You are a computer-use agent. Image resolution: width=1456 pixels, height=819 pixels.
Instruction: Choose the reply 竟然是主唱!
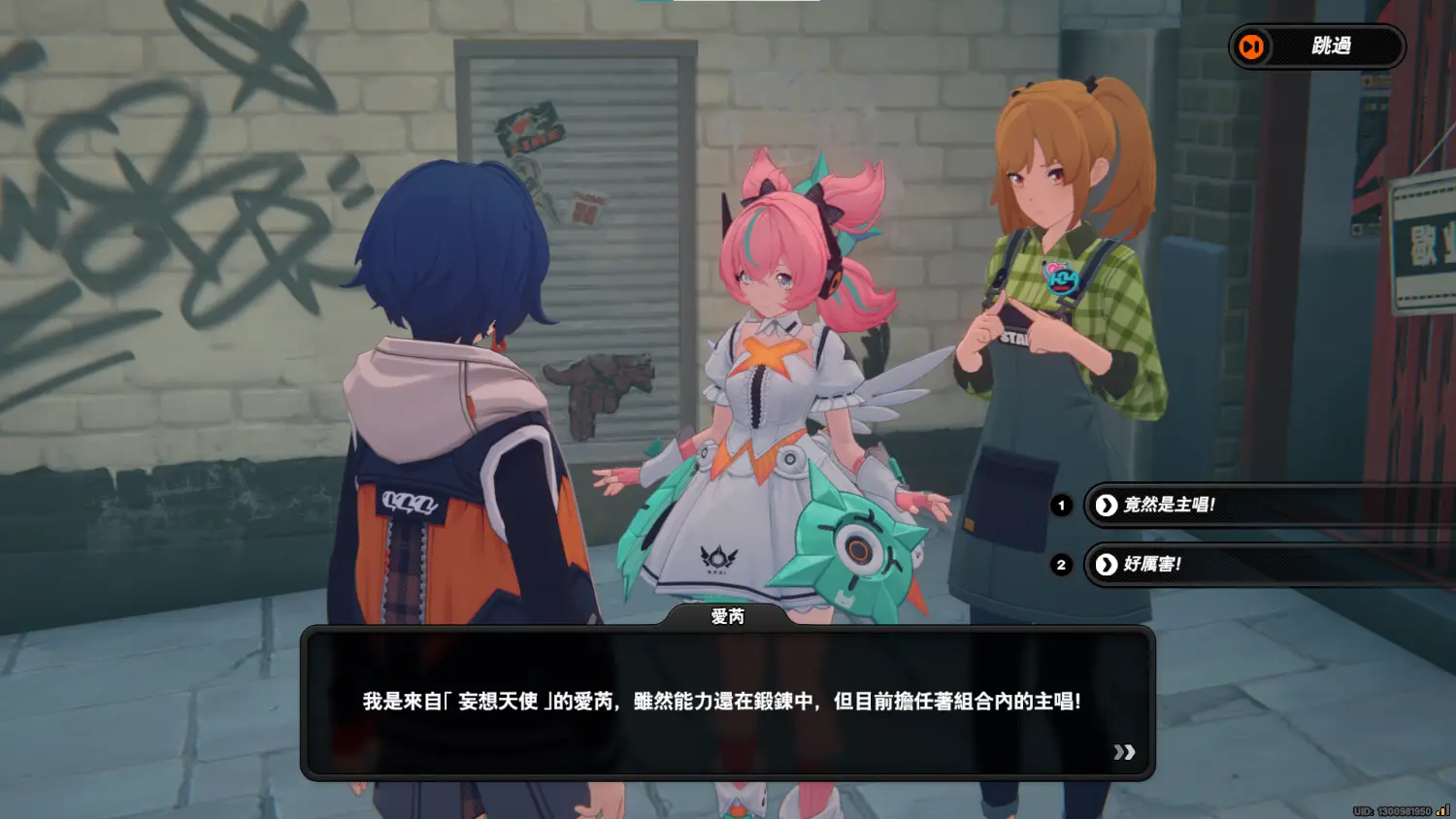coord(1169,505)
